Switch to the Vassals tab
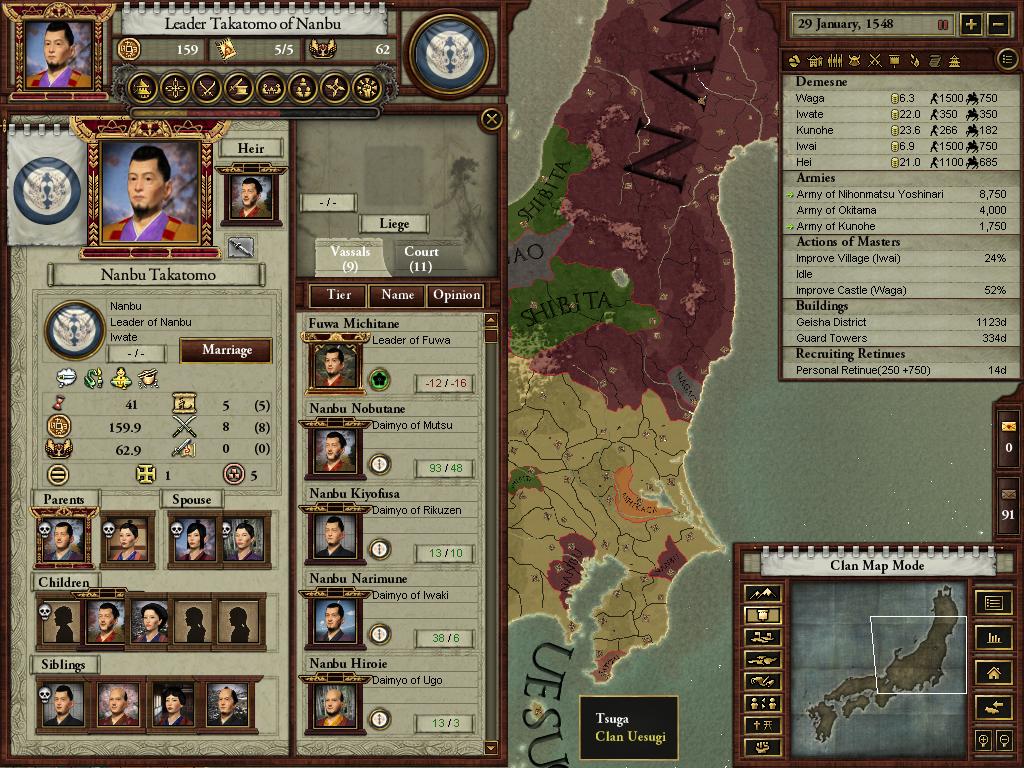The height and width of the screenshot is (768, 1024). [x=350, y=258]
